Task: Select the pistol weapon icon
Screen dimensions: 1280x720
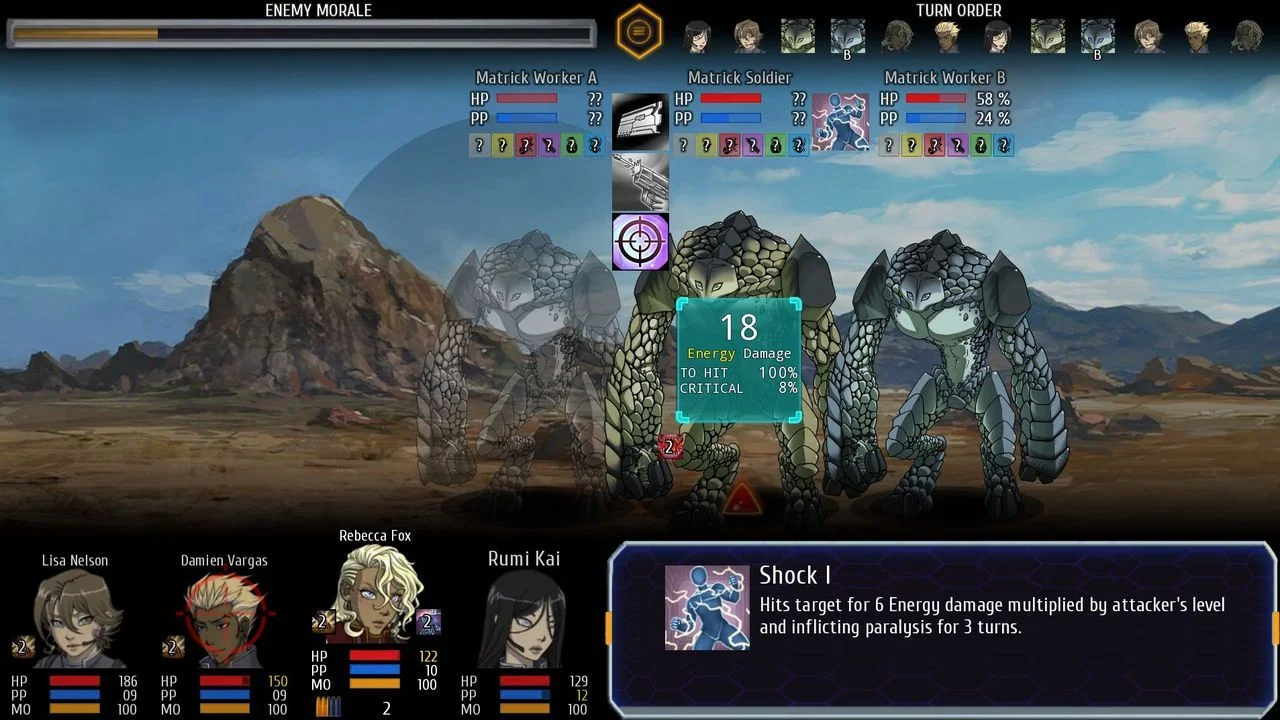Action: (640, 181)
